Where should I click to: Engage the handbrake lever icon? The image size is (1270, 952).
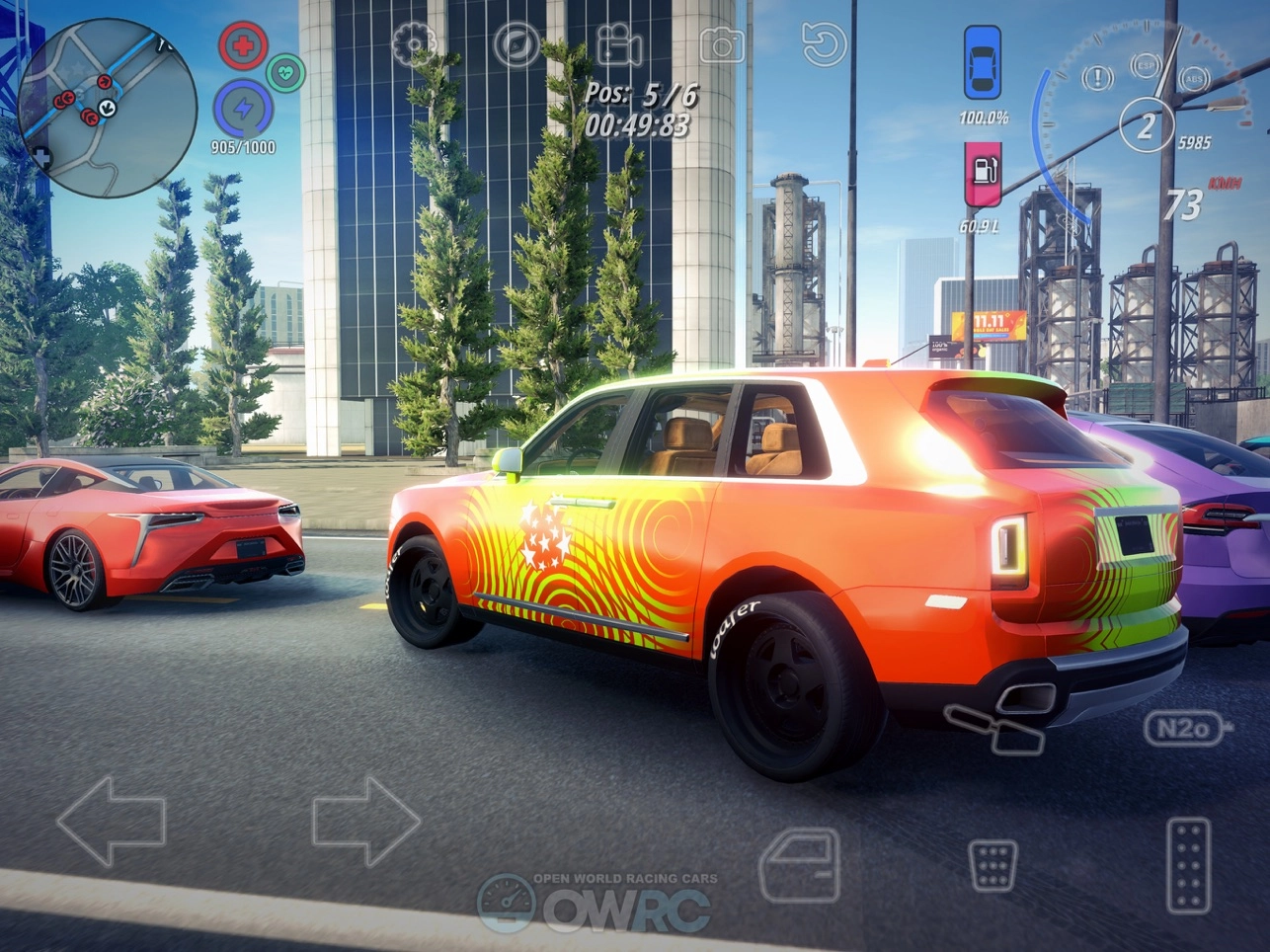pyautogui.click(x=992, y=729)
